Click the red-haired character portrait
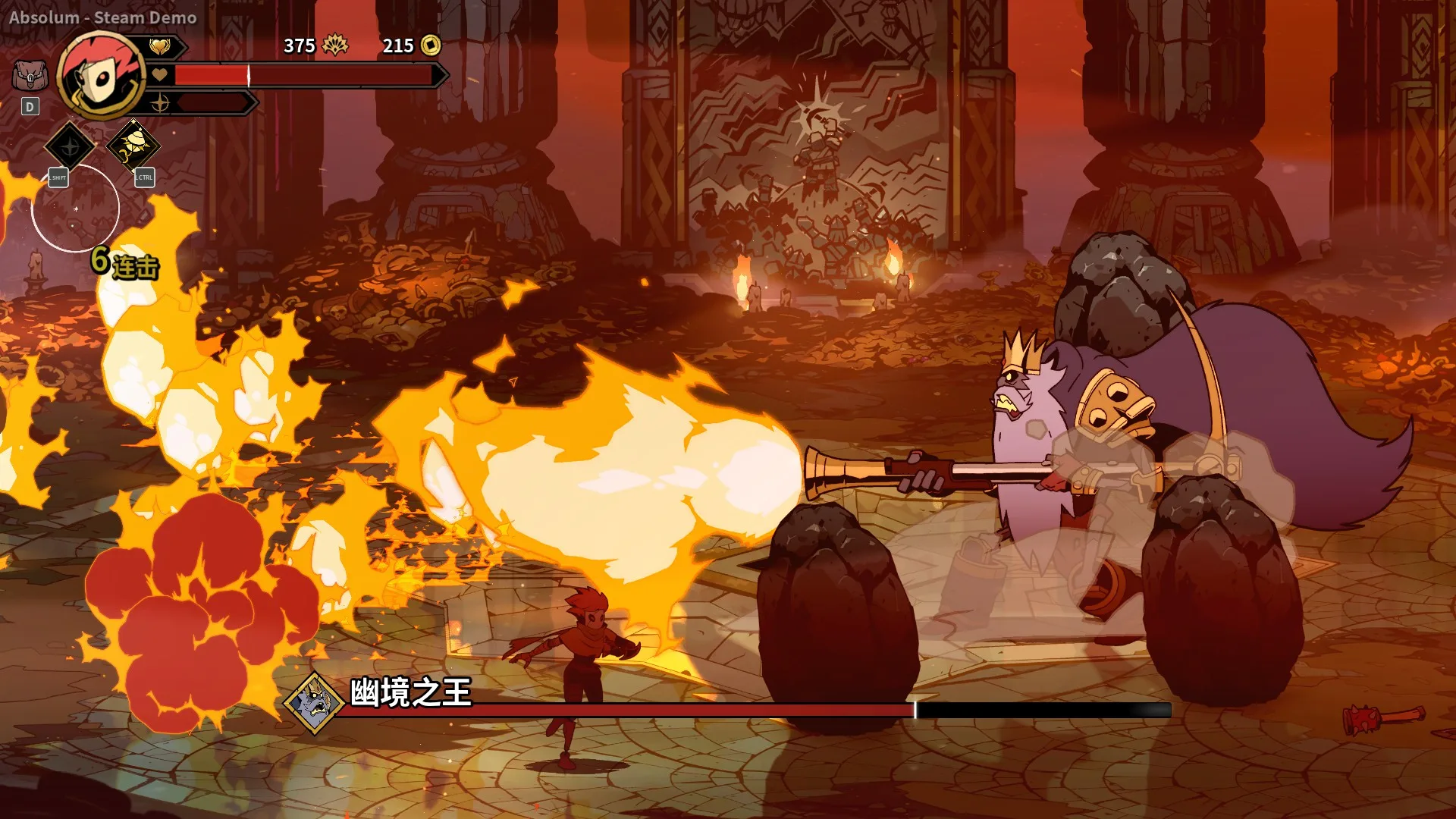The height and width of the screenshot is (819, 1456). point(101,76)
